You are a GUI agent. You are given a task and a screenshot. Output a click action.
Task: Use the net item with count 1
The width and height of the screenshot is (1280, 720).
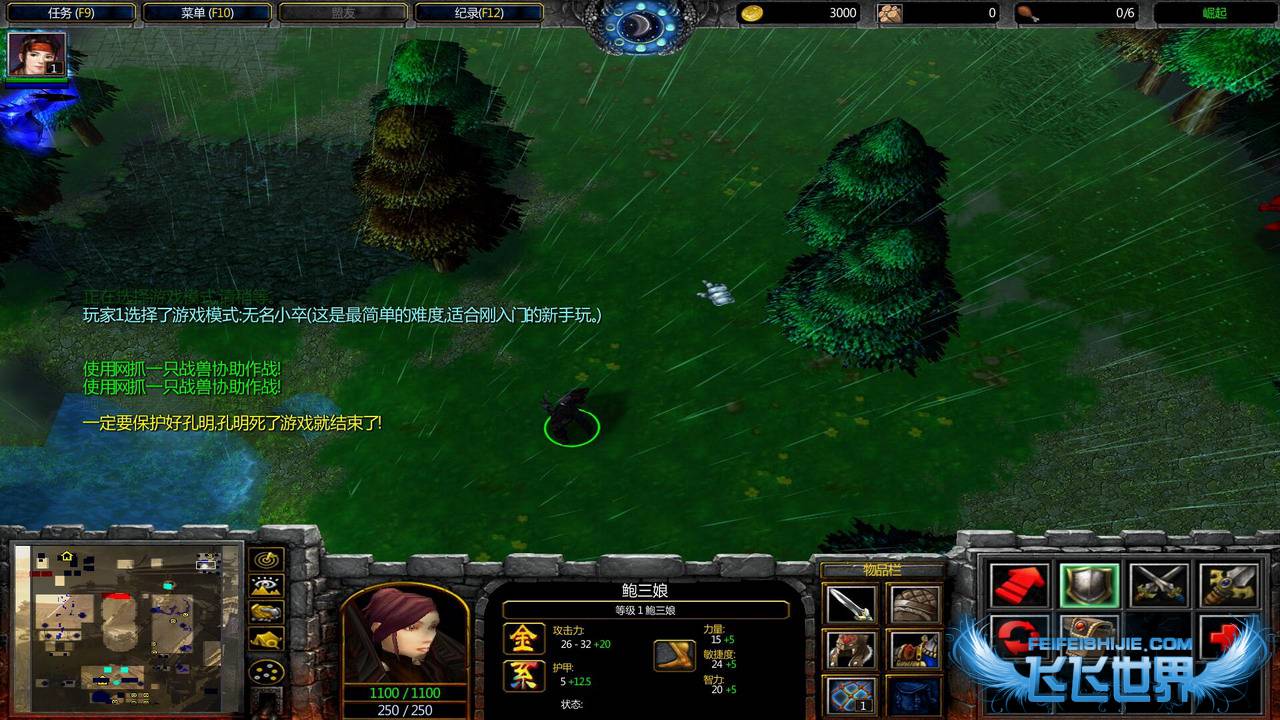851,694
